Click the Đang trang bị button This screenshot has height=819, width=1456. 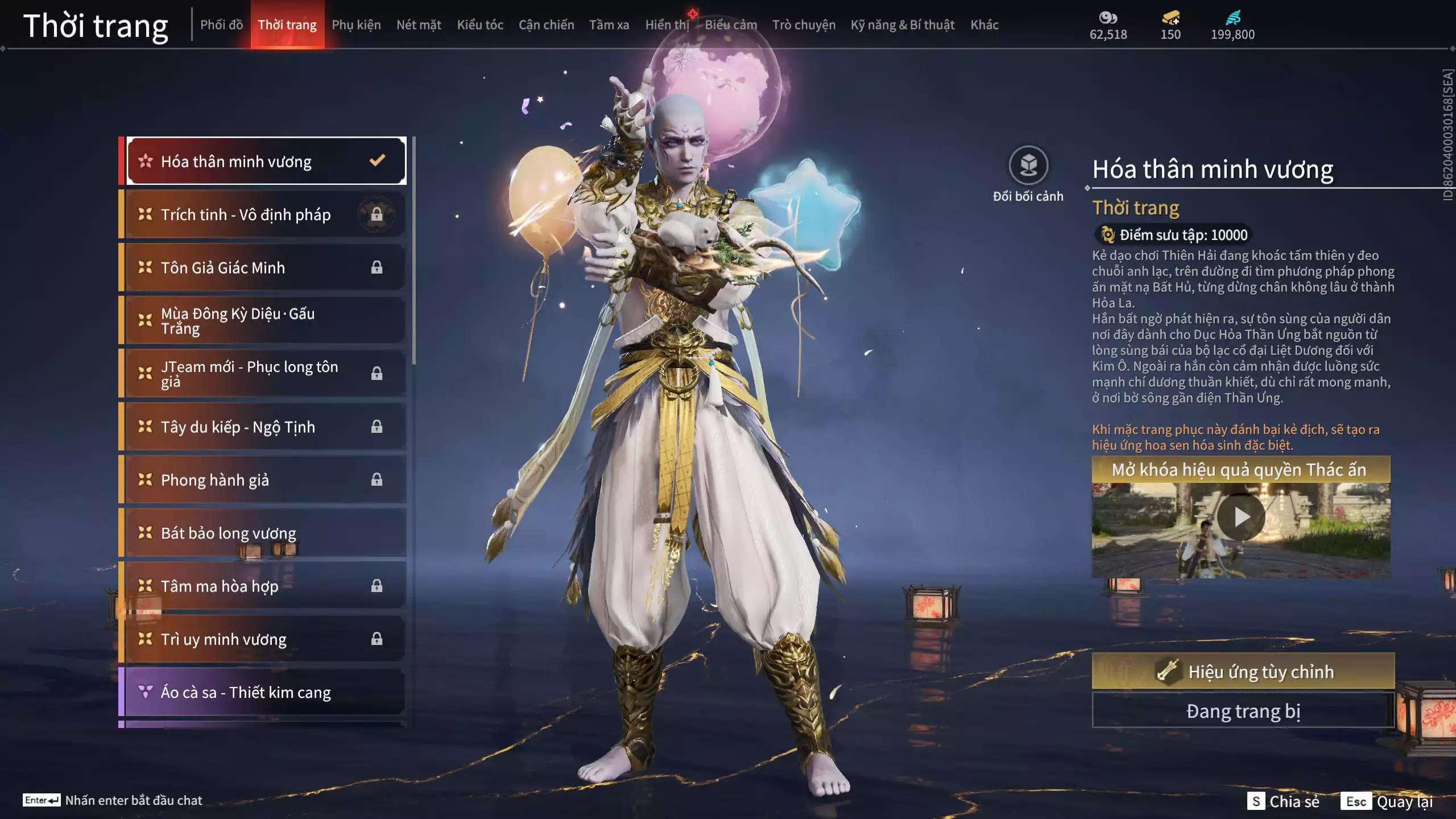[1243, 711]
